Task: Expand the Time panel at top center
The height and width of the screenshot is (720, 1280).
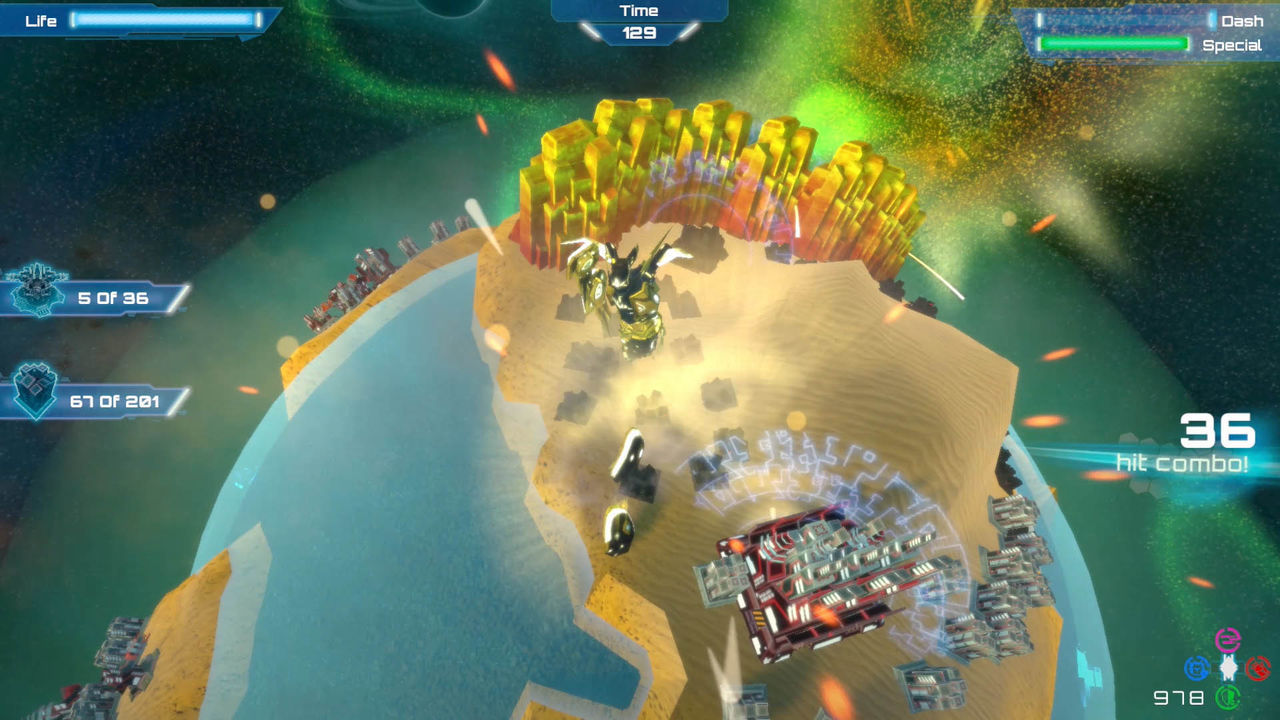Action: tap(639, 10)
